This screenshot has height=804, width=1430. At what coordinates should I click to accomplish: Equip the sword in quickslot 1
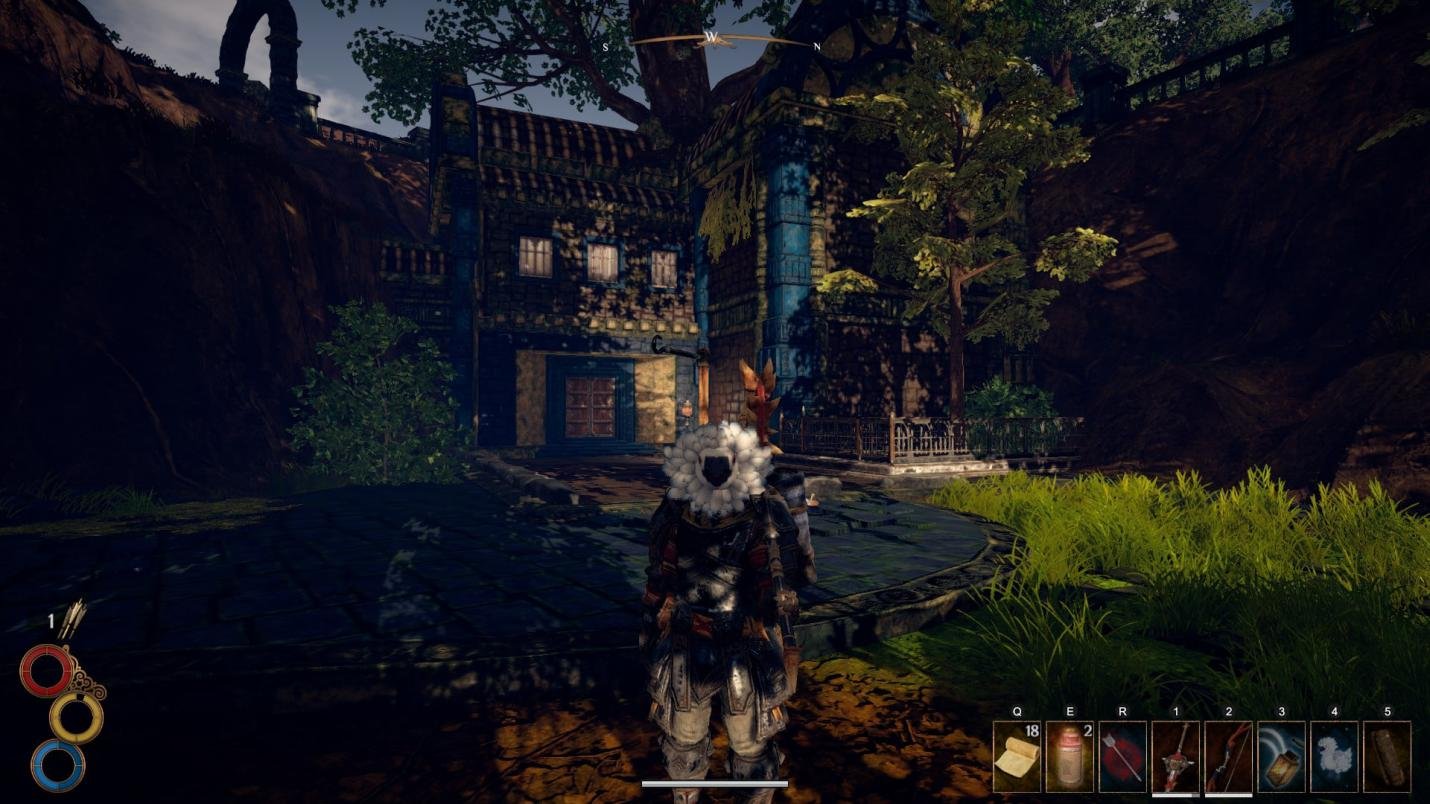coord(1175,755)
